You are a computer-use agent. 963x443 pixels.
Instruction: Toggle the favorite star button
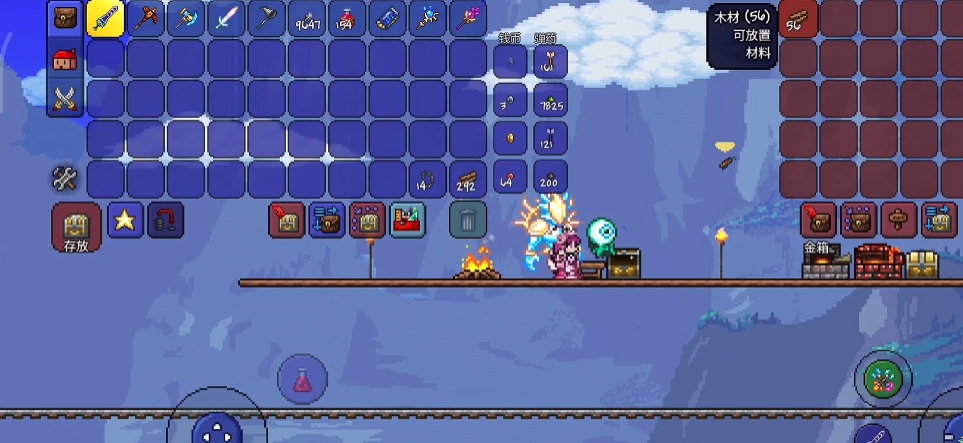(125, 221)
